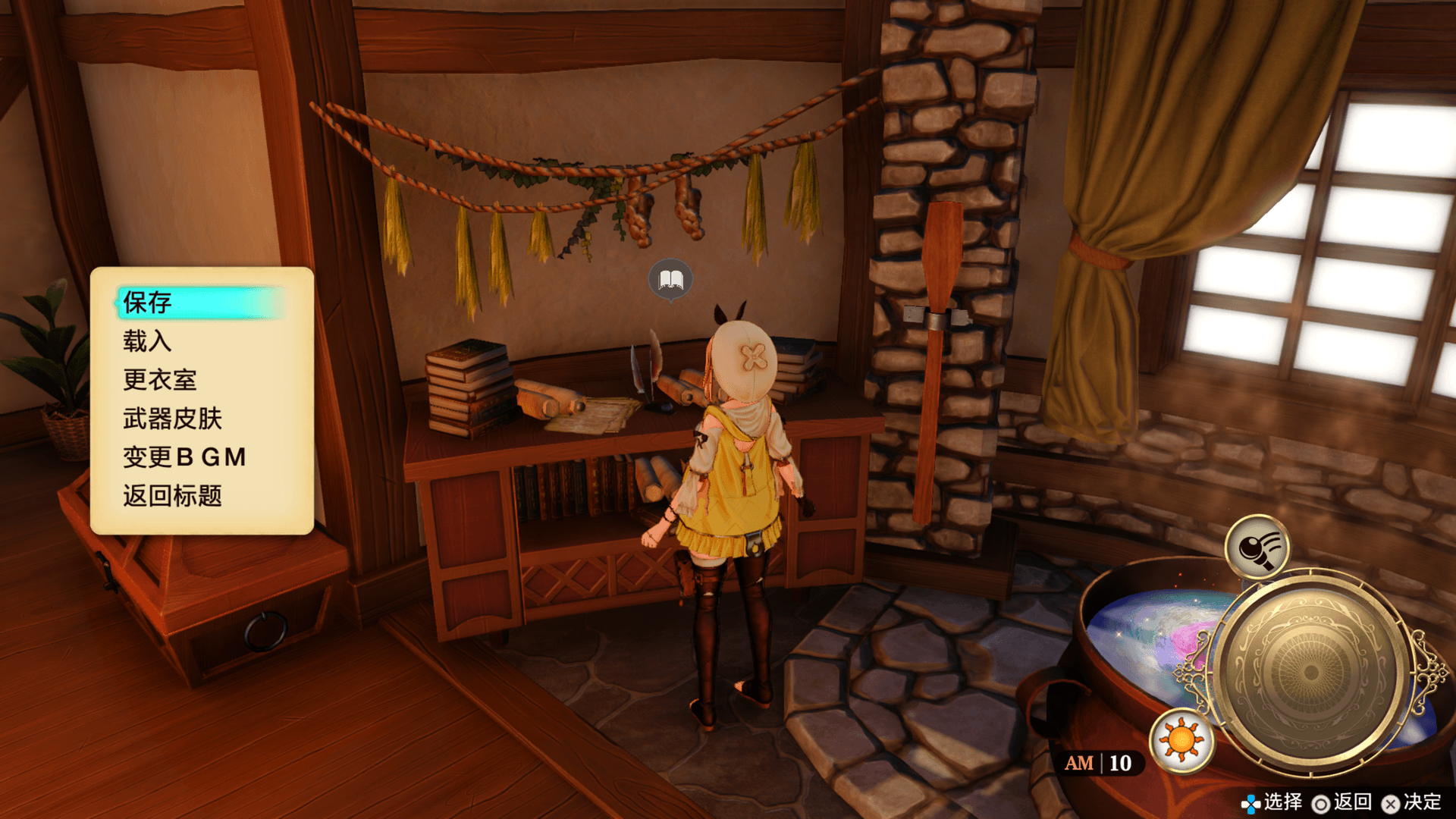Screen dimensions: 1456x819
Task: Select the 武器皮肤 weapon skin entry
Action: [173, 419]
